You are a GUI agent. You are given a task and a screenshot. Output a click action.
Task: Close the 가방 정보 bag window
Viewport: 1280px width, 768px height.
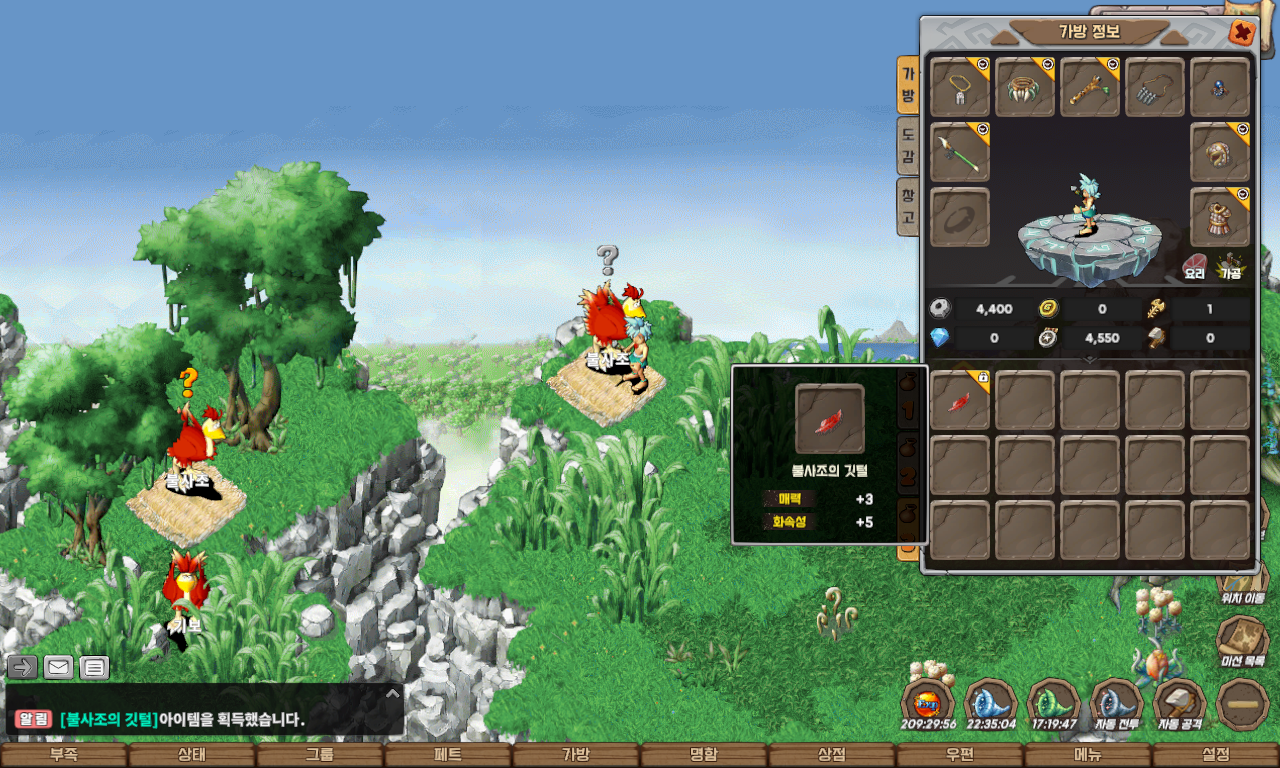pyautogui.click(x=1242, y=32)
